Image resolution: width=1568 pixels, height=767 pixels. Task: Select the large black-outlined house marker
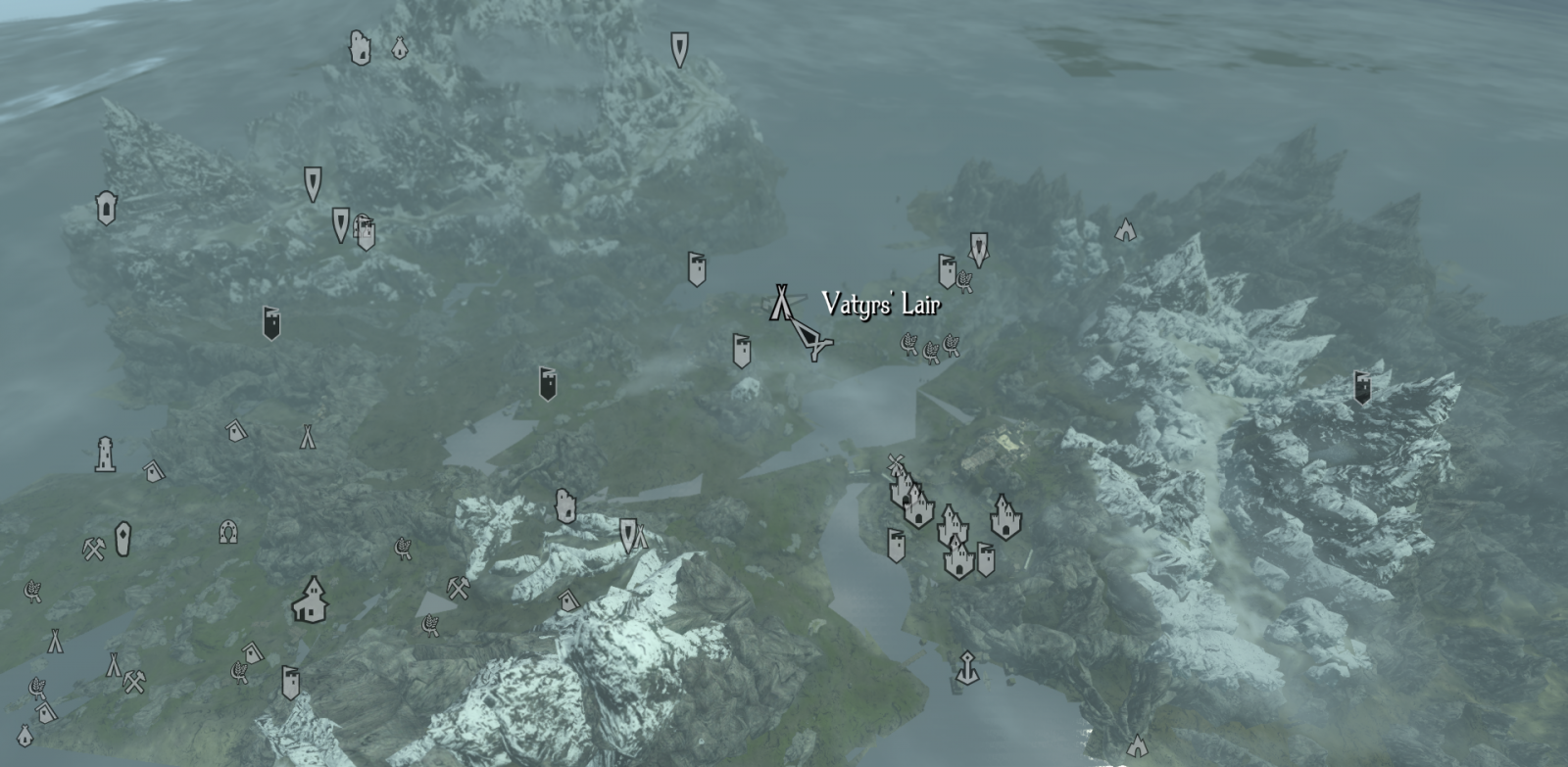point(310,599)
